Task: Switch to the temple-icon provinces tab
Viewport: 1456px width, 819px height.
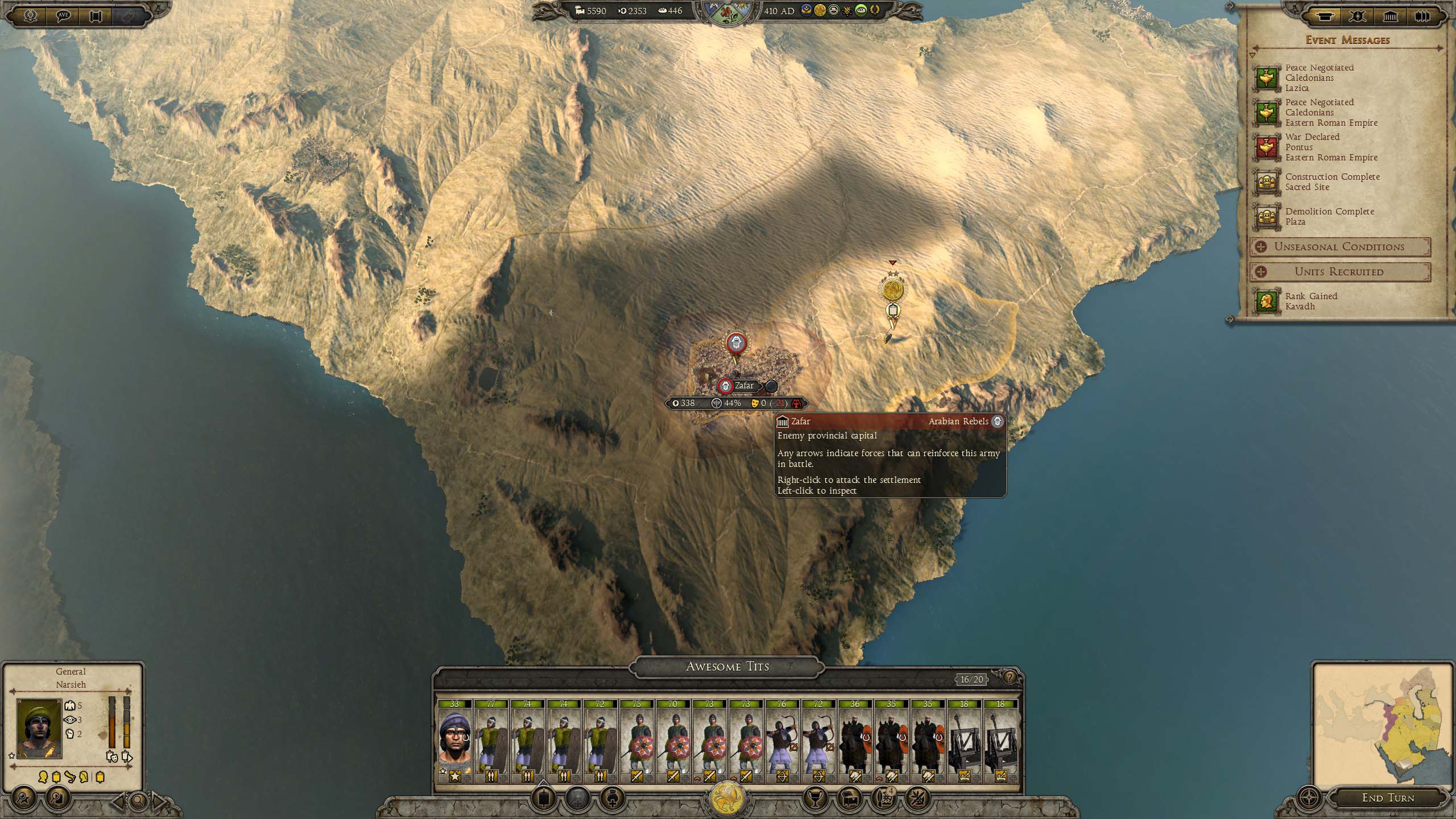Action: click(x=1390, y=16)
